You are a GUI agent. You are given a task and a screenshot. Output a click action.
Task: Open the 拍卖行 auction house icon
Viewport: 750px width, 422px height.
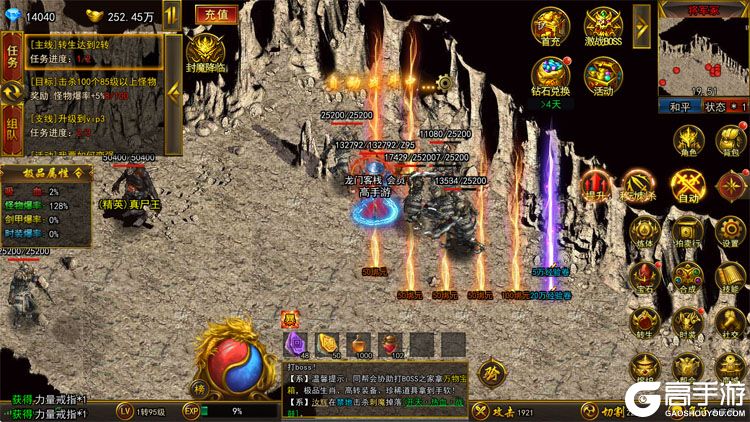689,230
